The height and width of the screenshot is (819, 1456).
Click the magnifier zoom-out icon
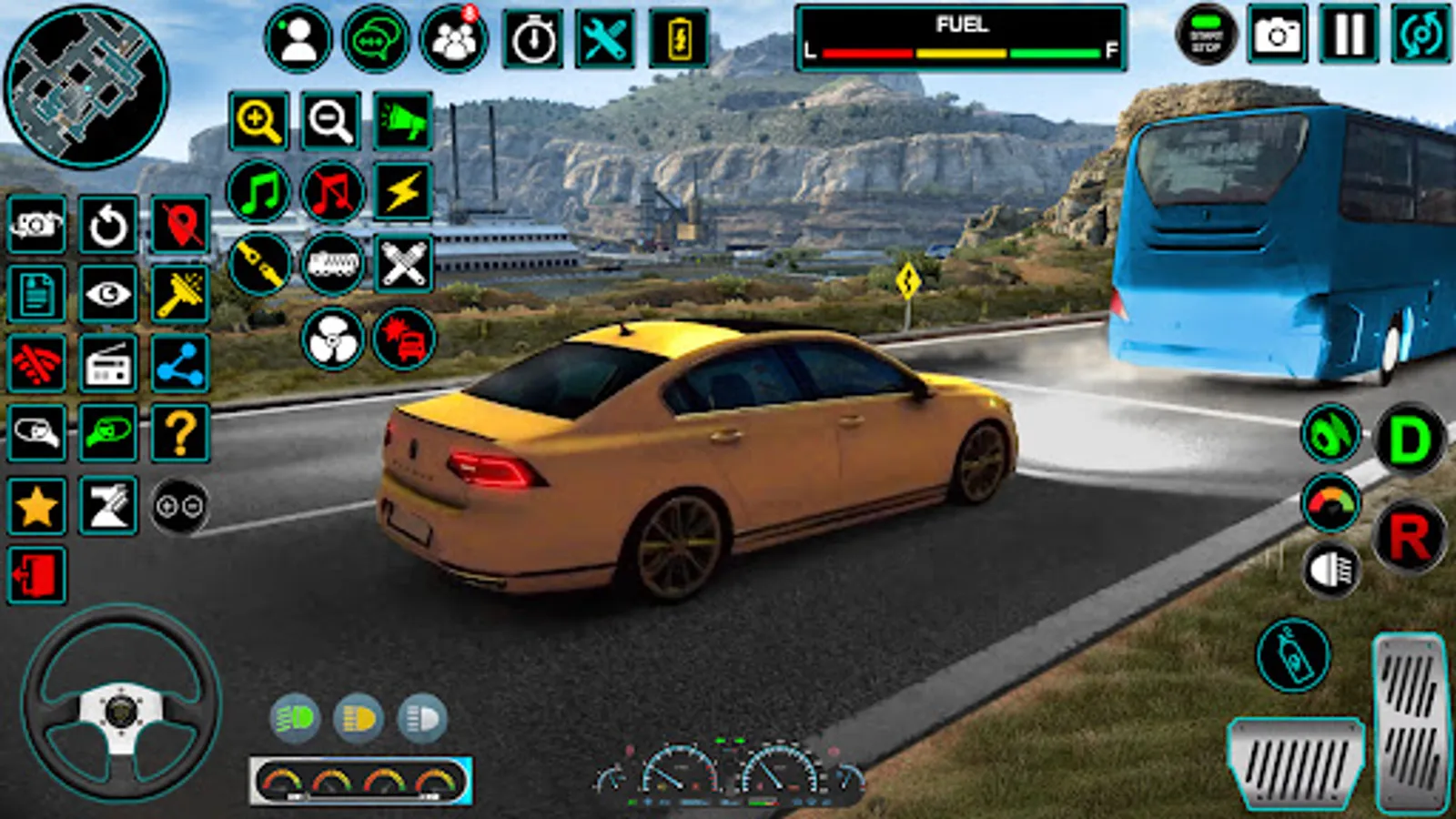pos(331,120)
